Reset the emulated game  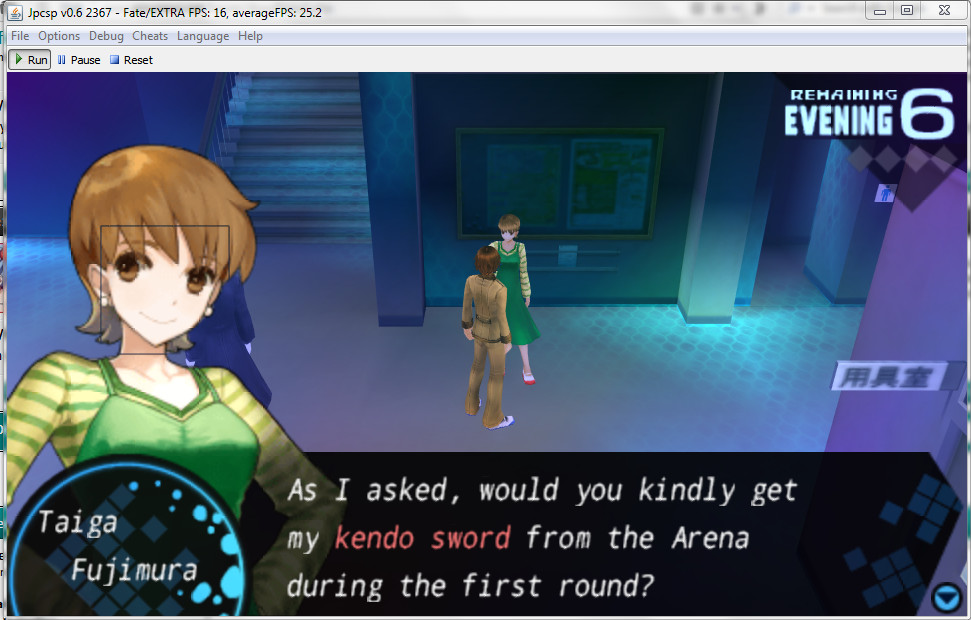click(131, 60)
